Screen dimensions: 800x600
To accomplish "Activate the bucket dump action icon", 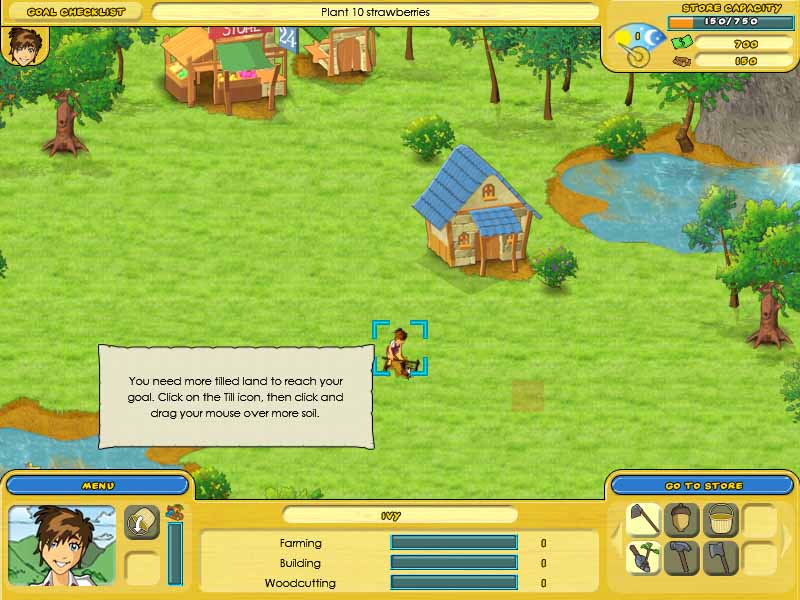I will [x=142, y=521].
